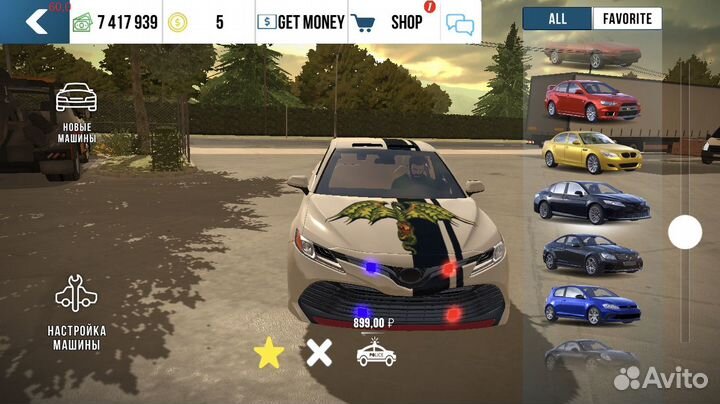Click the white round scroll handle
This screenshot has width=720, height=404.
point(685,232)
